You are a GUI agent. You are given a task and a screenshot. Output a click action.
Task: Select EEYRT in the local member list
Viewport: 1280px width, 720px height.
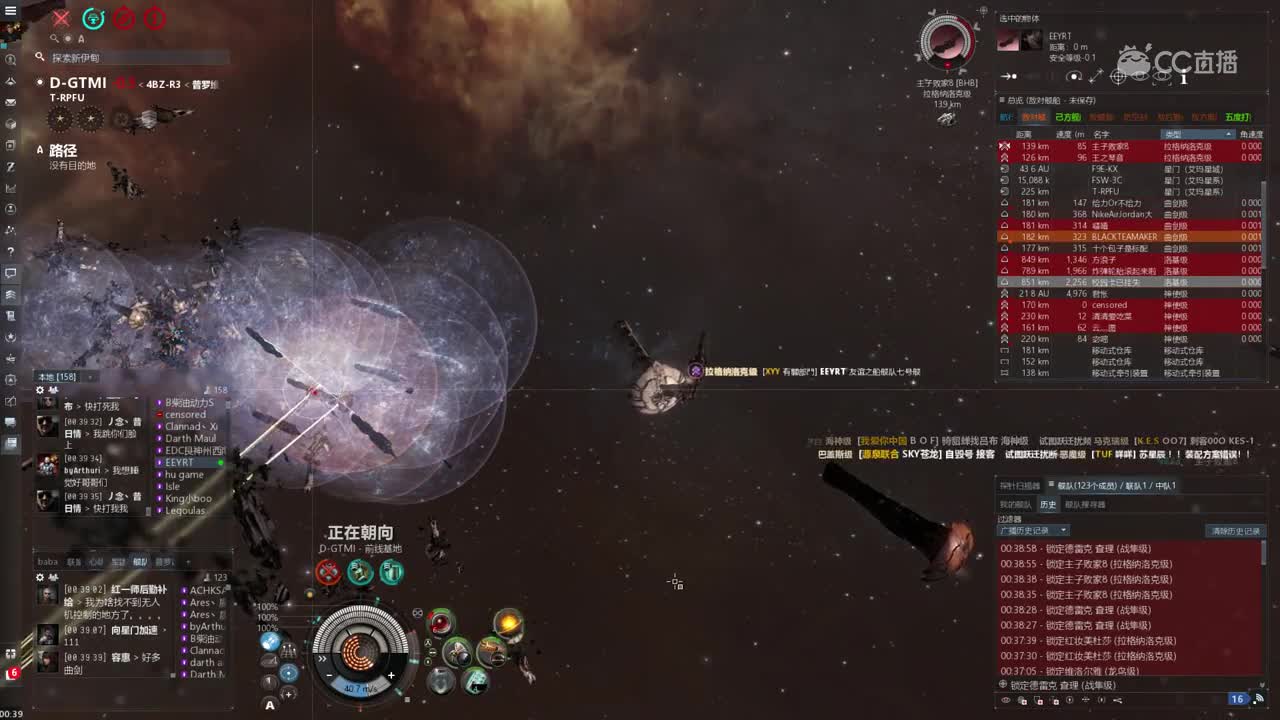tap(180, 463)
